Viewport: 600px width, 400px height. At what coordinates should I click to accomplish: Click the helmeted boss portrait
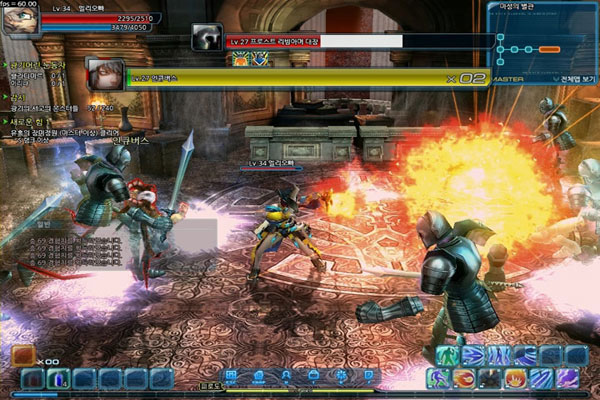(x=206, y=38)
